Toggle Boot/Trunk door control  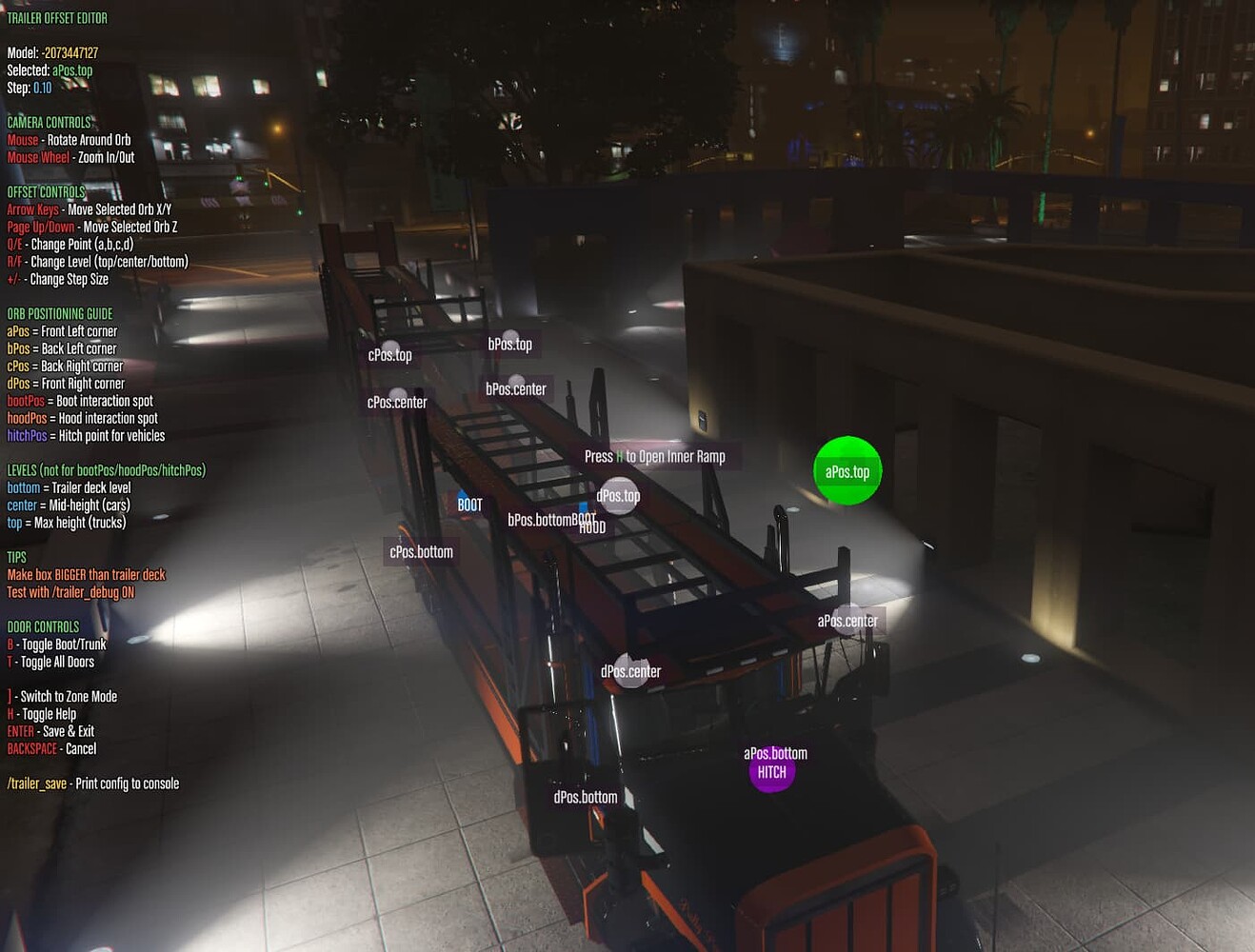point(56,644)
